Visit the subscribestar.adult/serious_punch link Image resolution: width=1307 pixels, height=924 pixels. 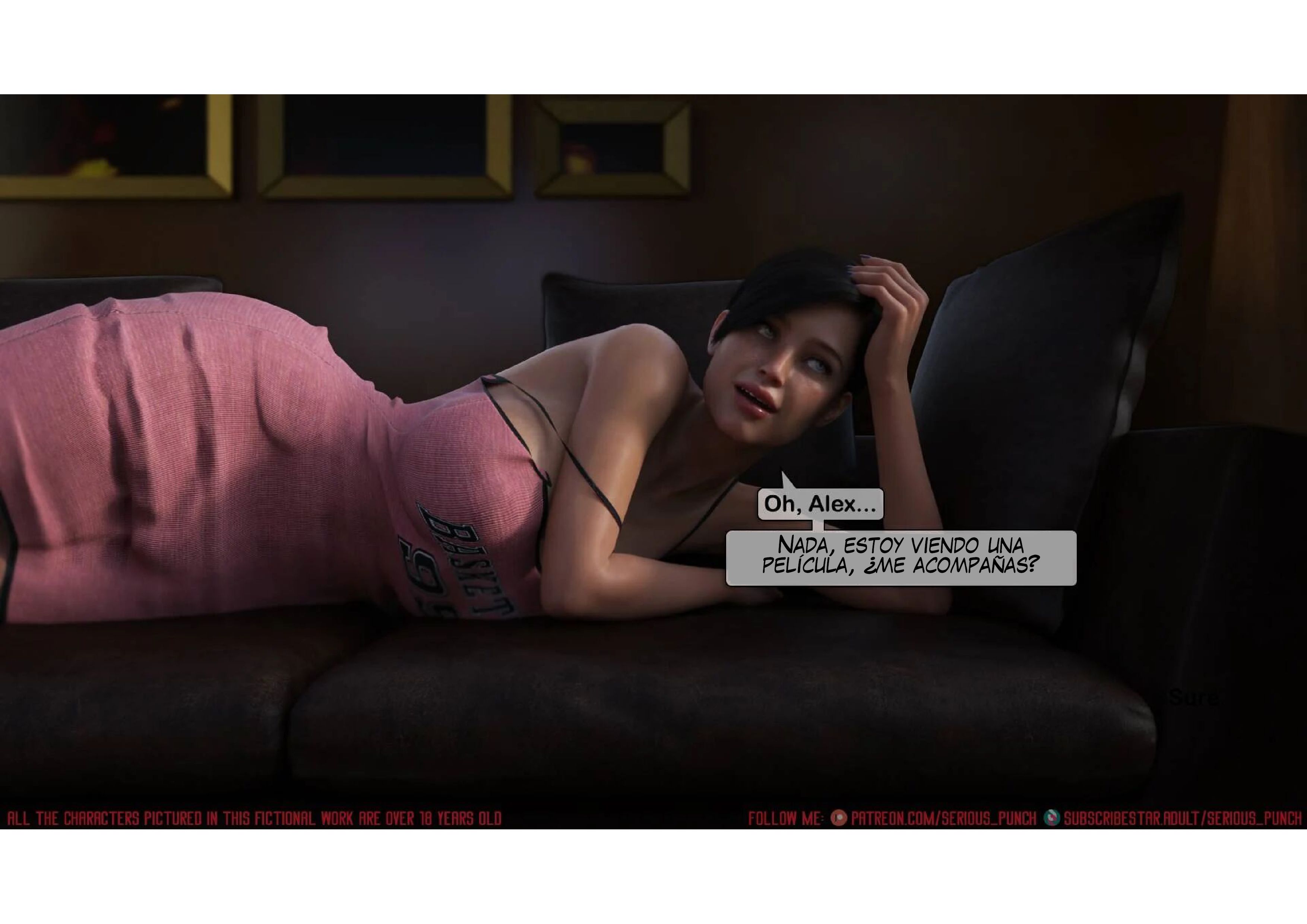point(1182,819)
